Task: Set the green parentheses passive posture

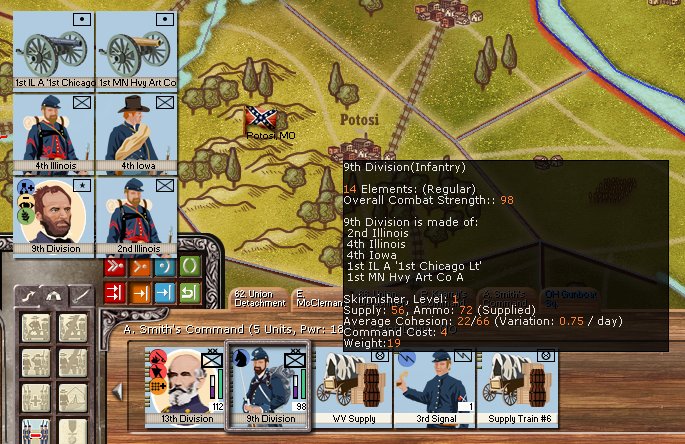Action: 190,268
